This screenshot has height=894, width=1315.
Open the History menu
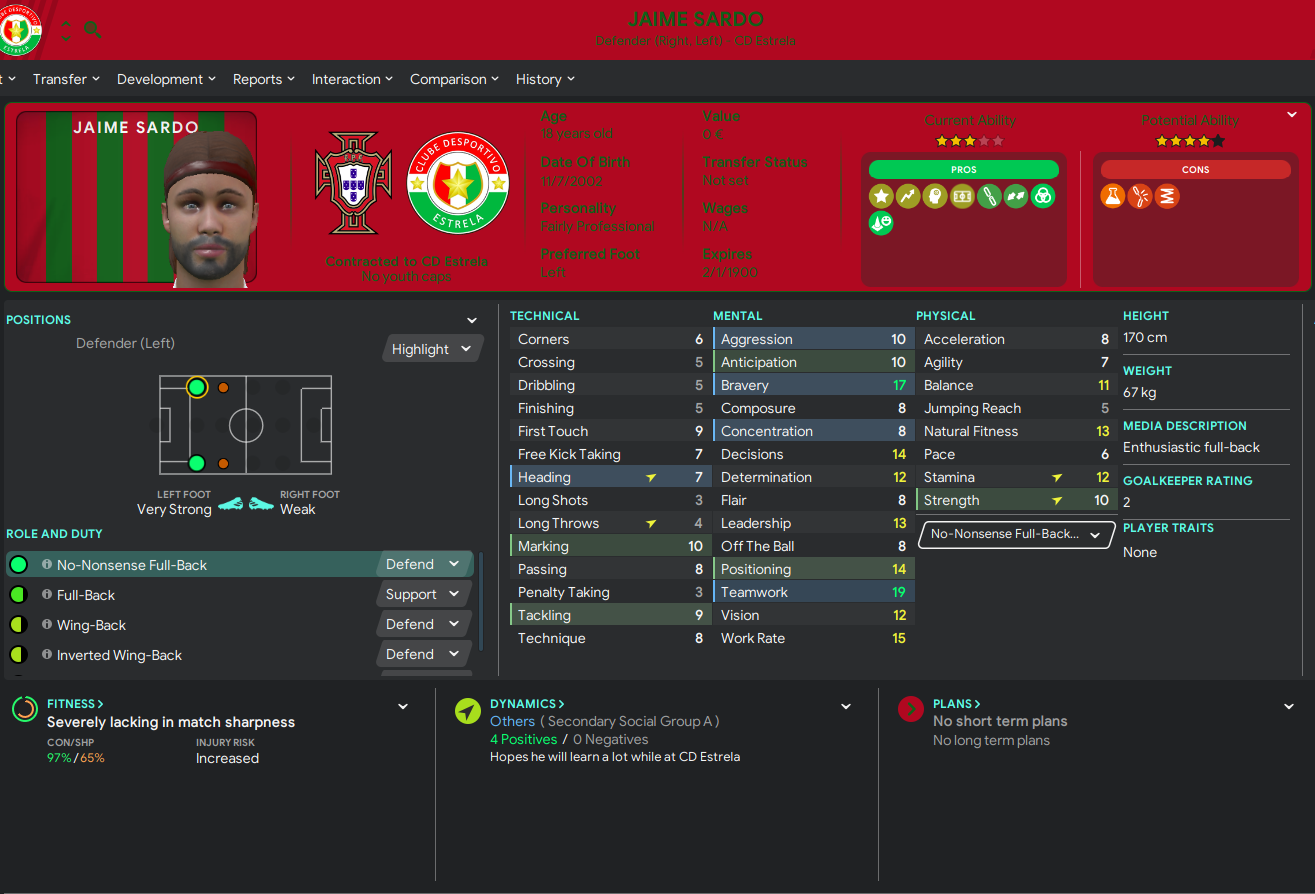(x=545, y=79)
